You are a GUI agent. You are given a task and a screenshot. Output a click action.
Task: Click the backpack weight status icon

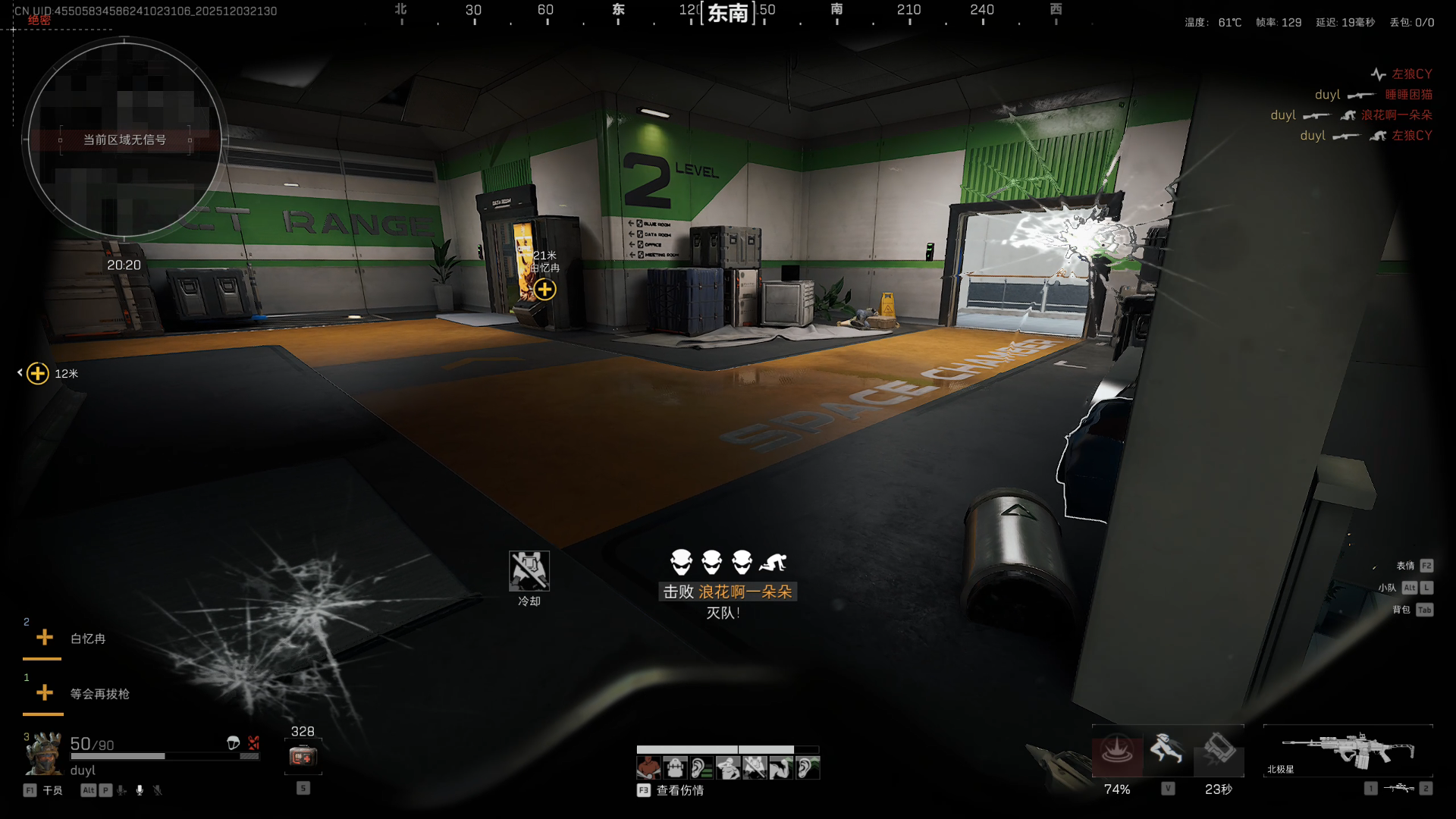pyautogui.click(x=675, y=768)
